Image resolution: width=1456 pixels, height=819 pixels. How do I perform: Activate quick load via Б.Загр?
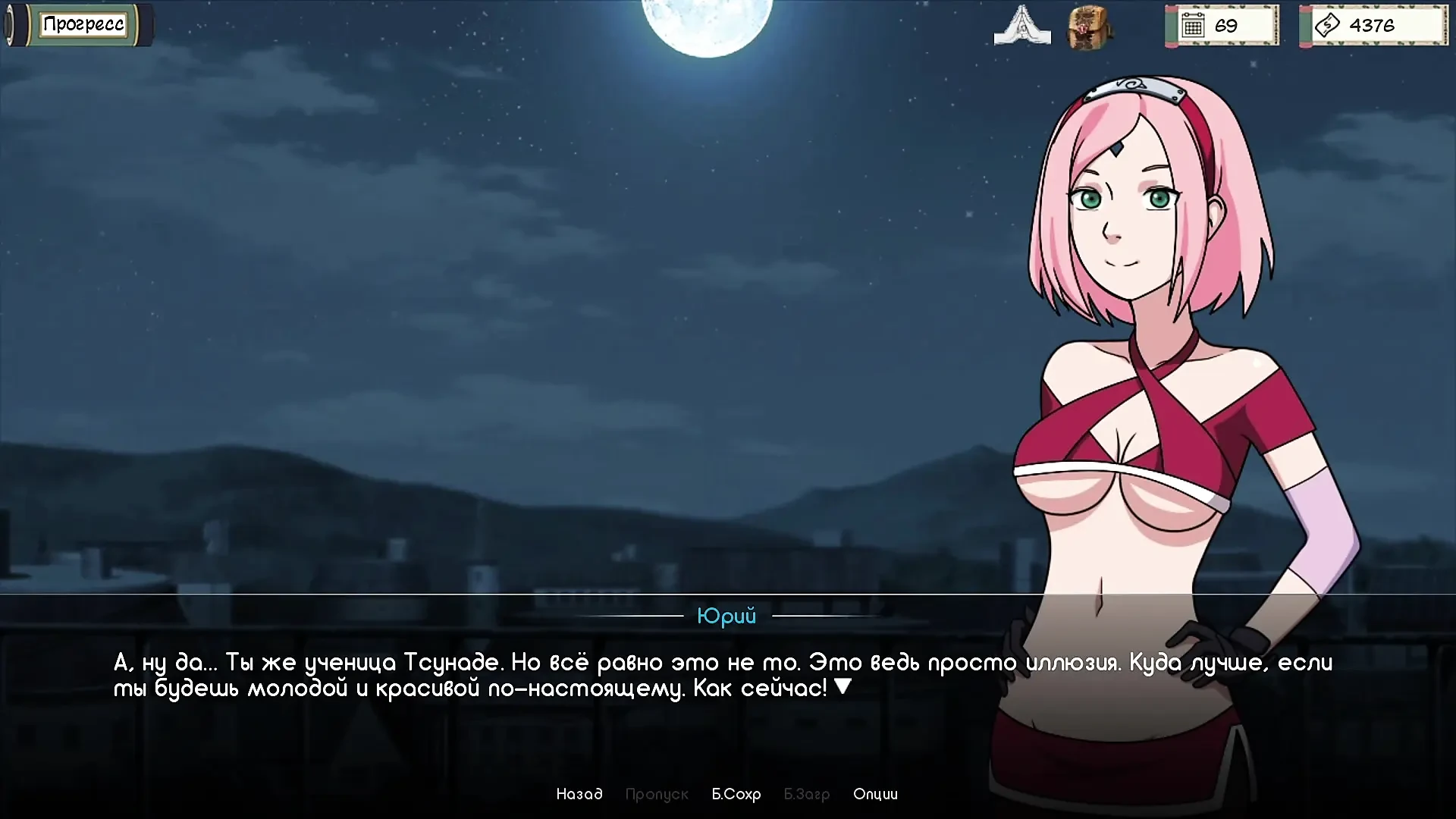point(806,794)
